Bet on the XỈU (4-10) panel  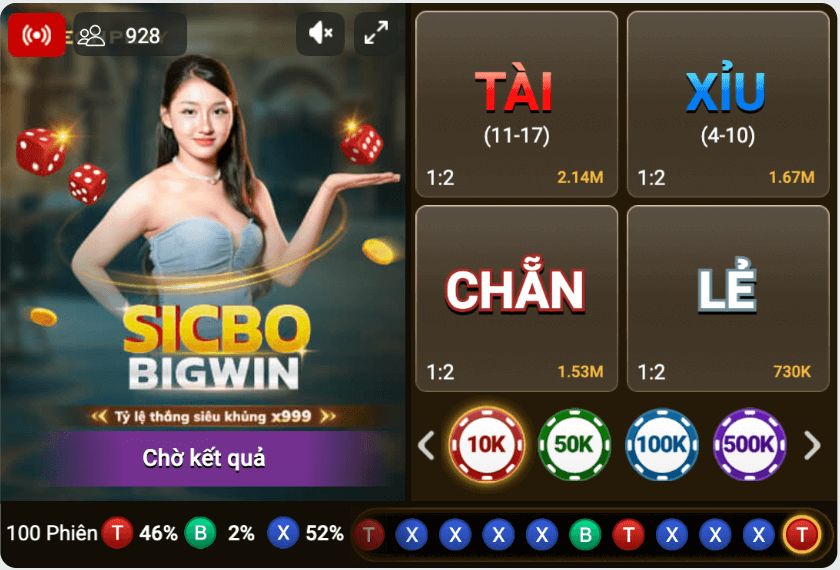tap(726, 104)
